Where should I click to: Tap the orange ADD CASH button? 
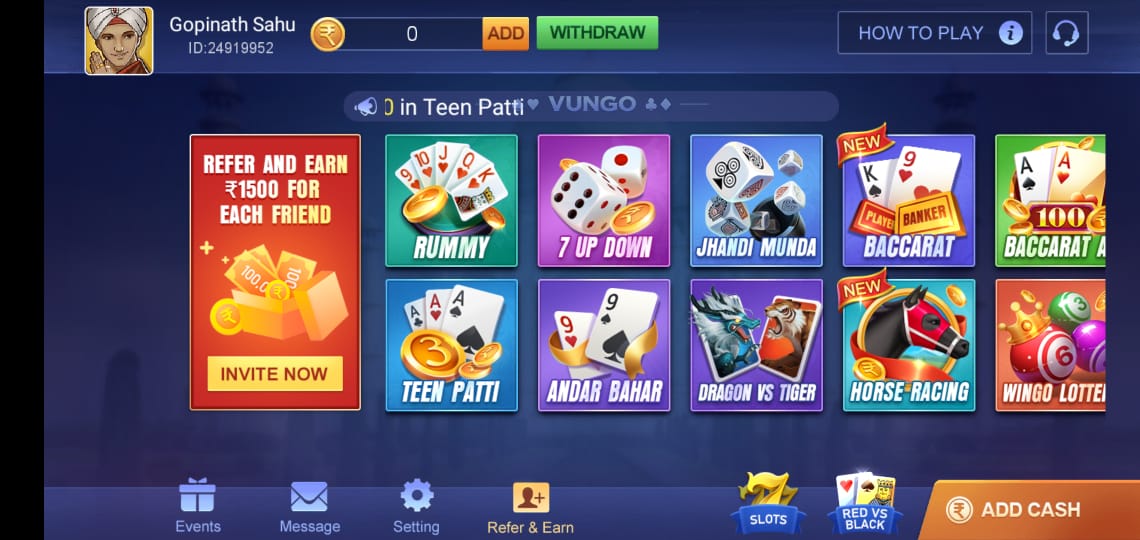1029,510
